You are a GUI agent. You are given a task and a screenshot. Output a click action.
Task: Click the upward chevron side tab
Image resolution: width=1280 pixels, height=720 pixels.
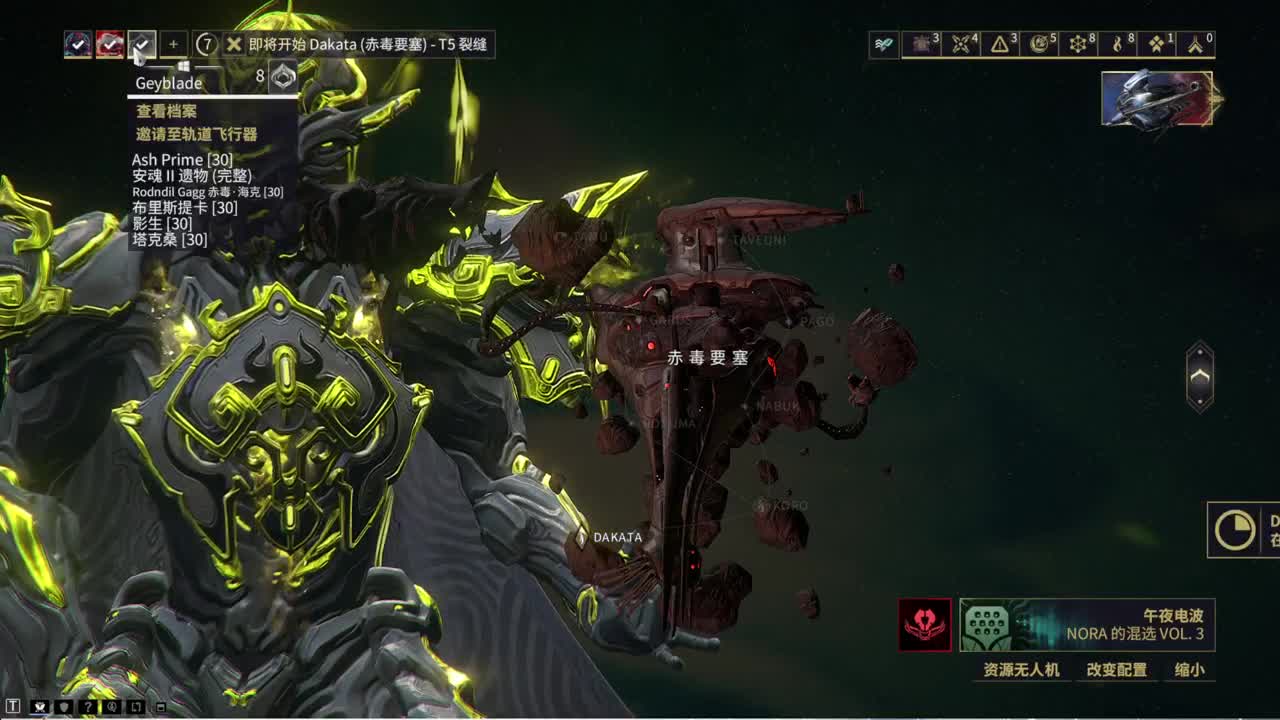pyautogui.click(x=1200, y=377)
